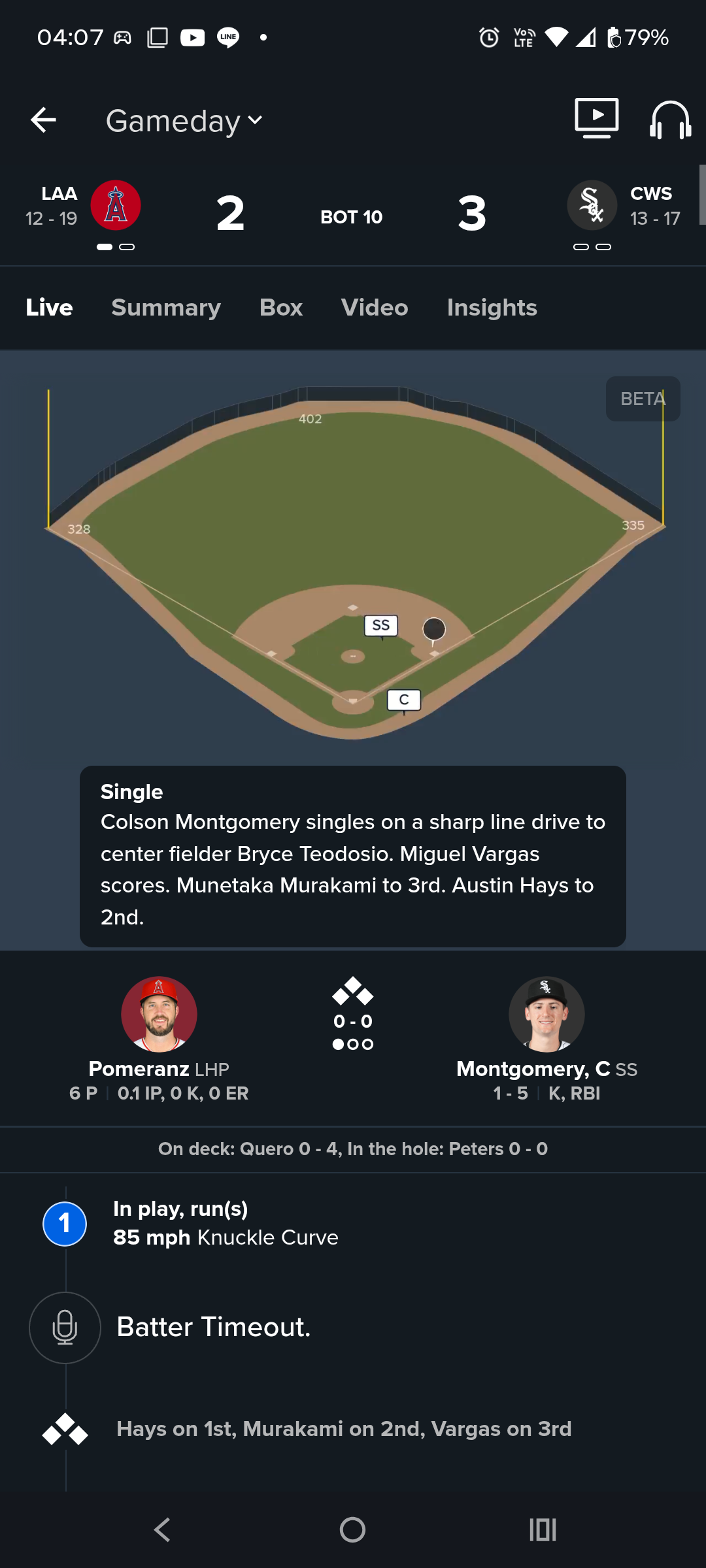Tap the Android home navigation button
Viewport: 706px width, 1568px height.
click(352, 1529)
